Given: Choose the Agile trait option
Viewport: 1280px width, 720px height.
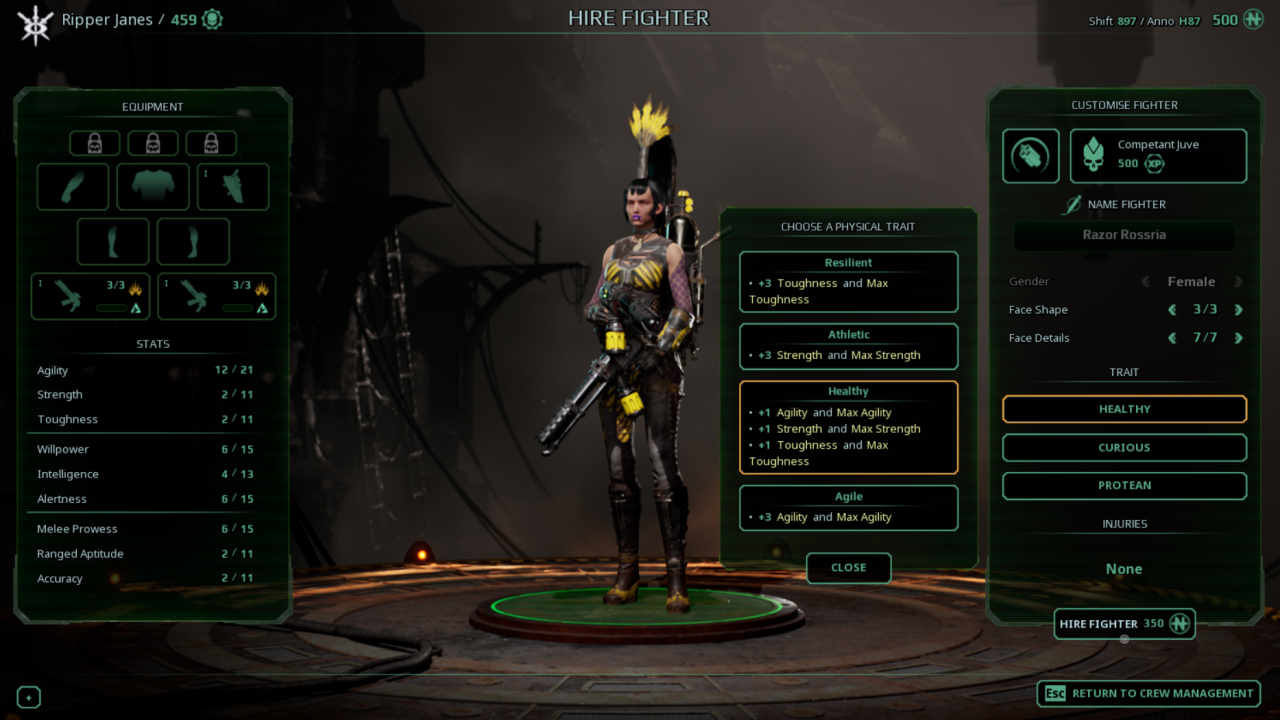Looking at the screenshot, I should coord(848,508).
